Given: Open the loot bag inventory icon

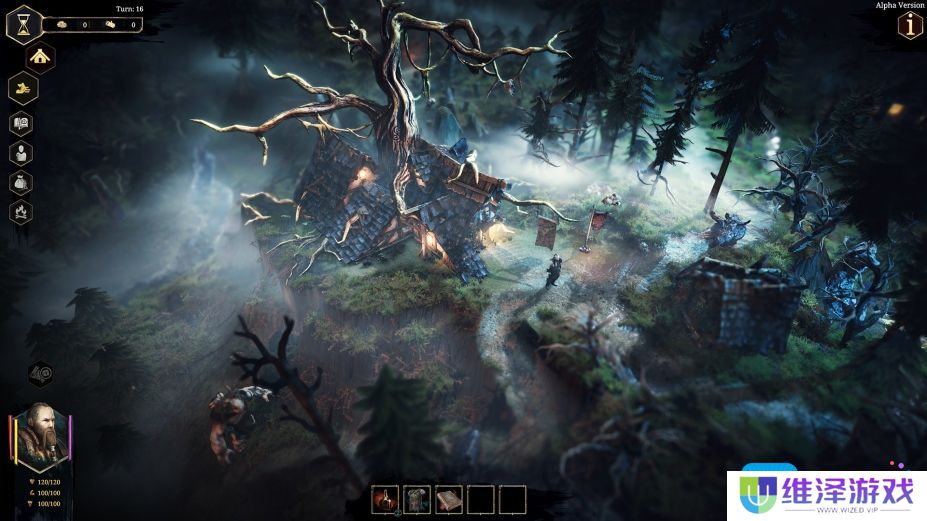Looking at the screenshot, I should [22, 182].
